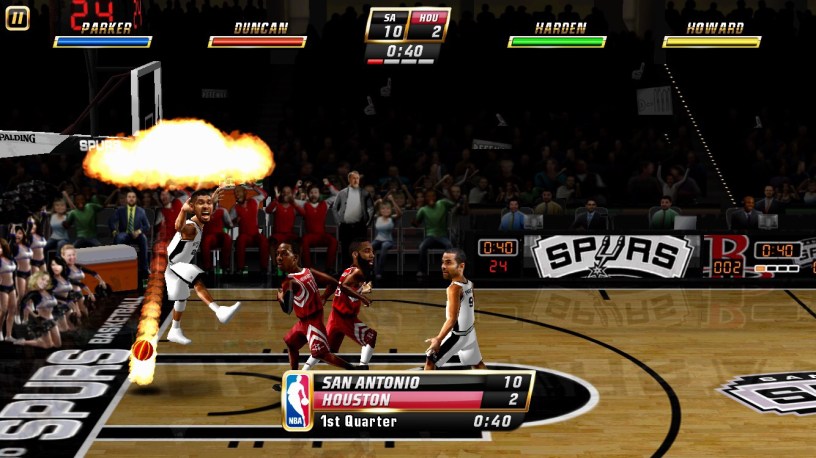Pause the game with the pause button

(x=17, y=17)
